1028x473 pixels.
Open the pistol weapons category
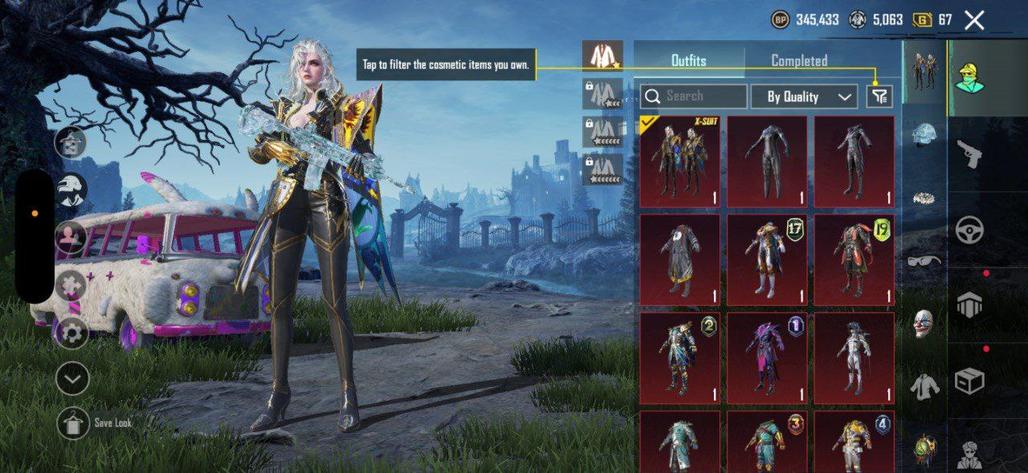[969, 155]
